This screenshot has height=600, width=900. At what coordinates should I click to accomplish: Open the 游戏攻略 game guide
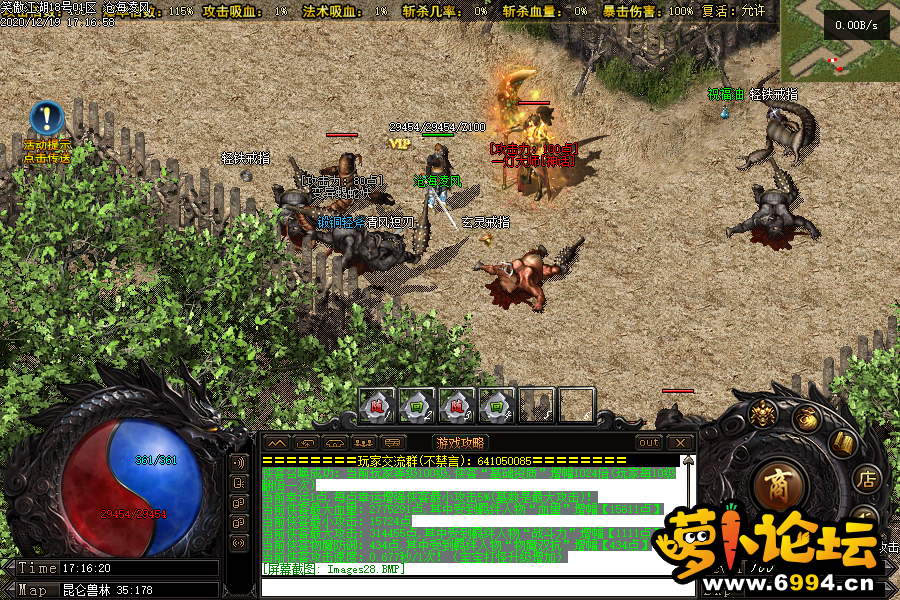pos(460,442)
